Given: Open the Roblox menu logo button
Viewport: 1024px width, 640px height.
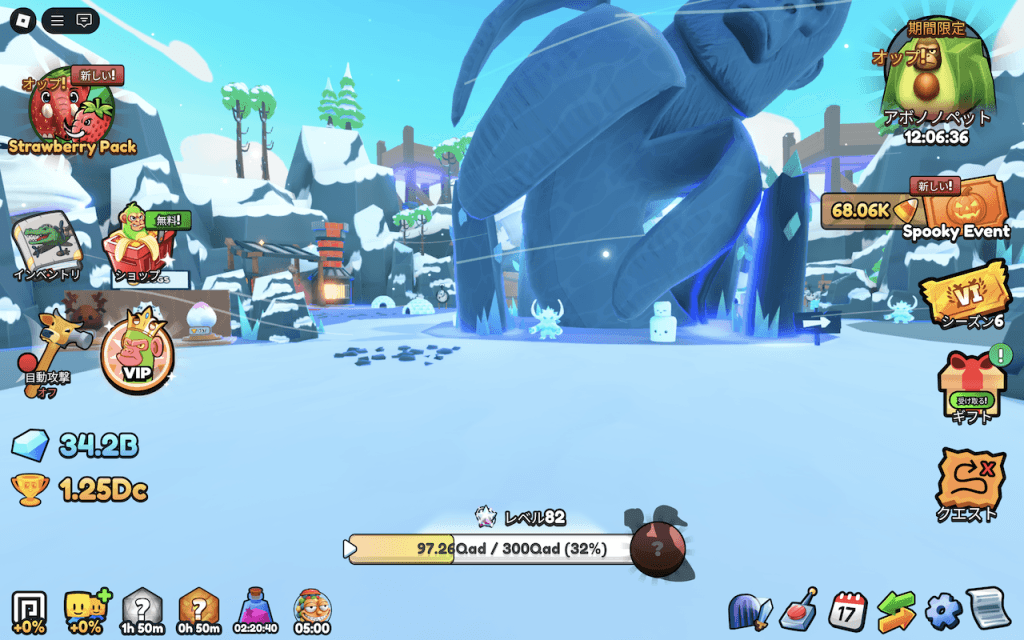Looking at the screenshot, I should pos(23,20).
